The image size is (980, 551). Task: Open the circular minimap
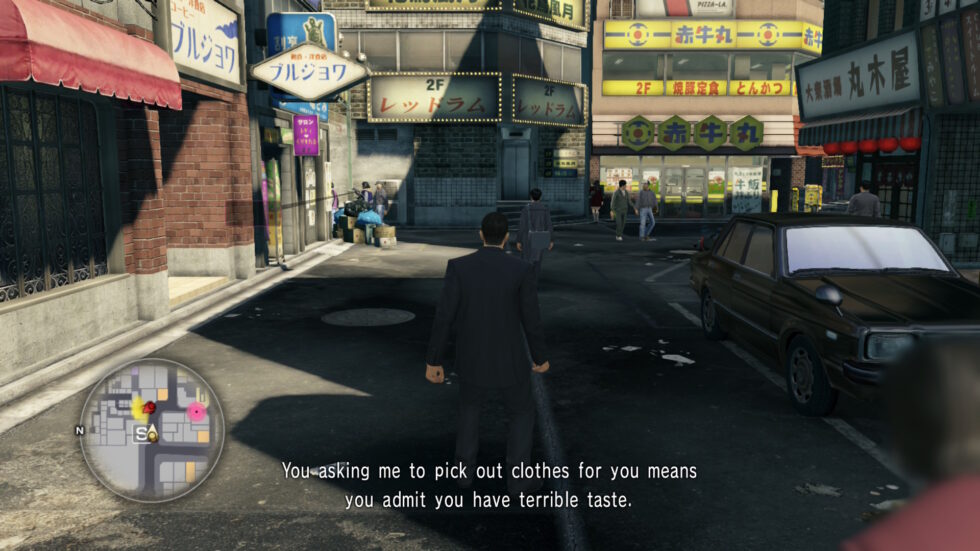coord(152,430)
